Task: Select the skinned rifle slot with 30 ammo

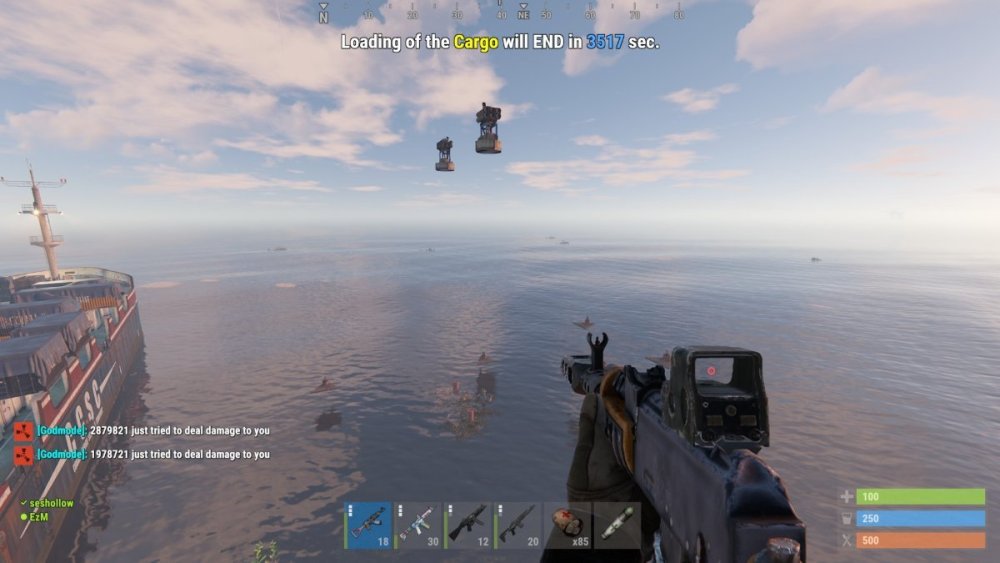Action: [x=418, y=525]
